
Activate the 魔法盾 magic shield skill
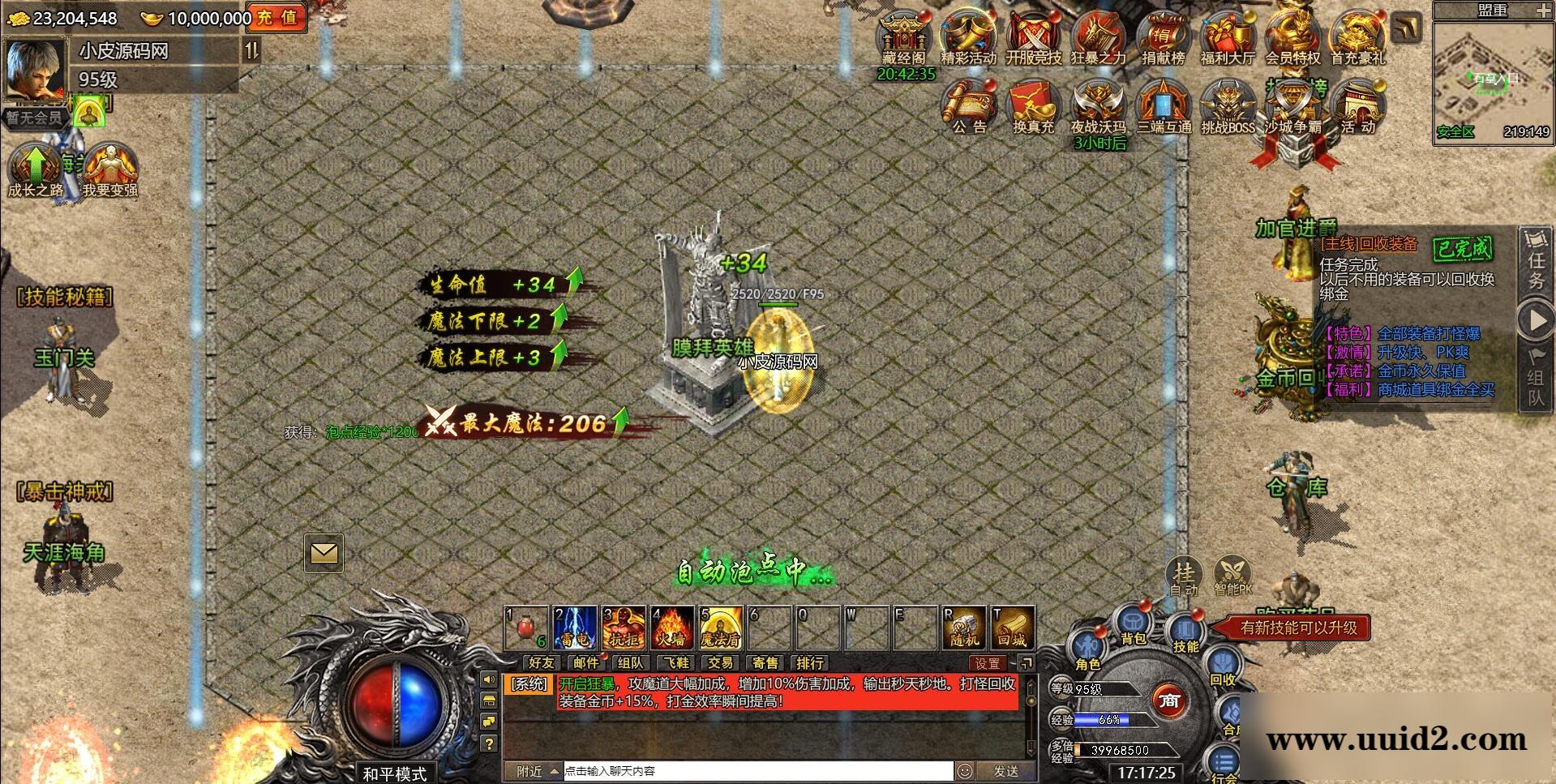721,628
